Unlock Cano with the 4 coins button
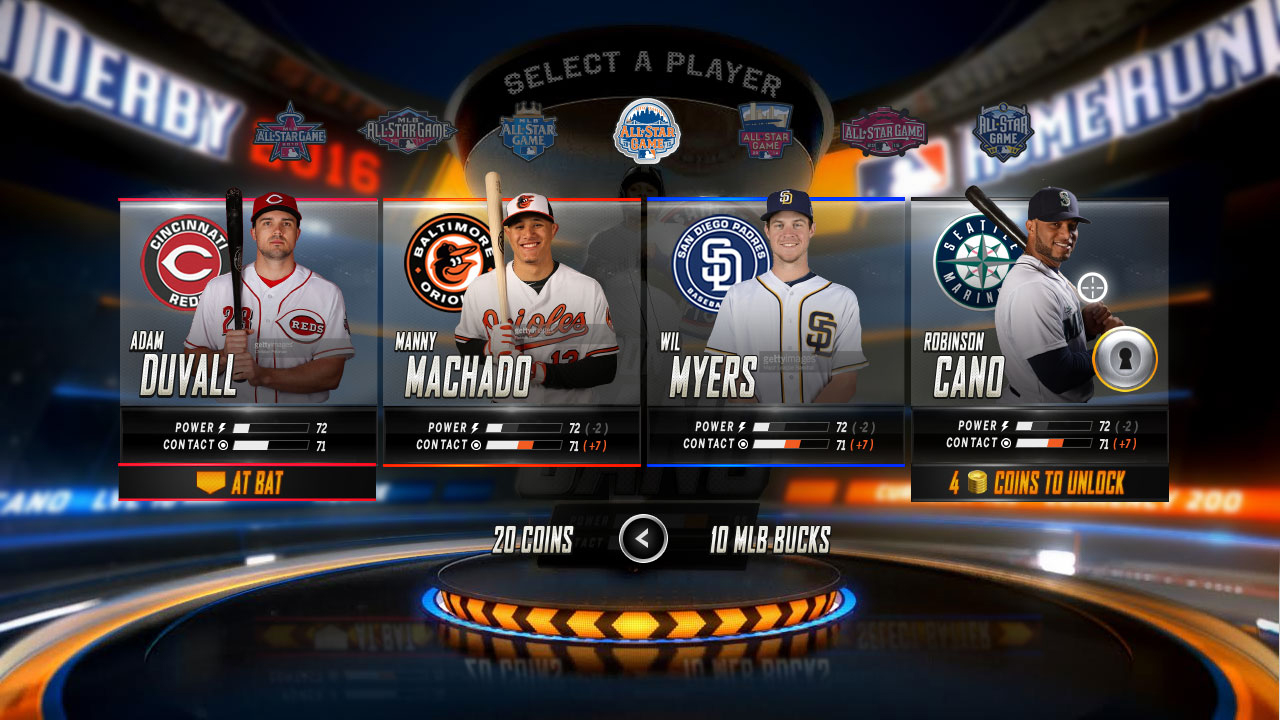The width and height of the screenshot is (1280, 720). [x=1040, y=483]
